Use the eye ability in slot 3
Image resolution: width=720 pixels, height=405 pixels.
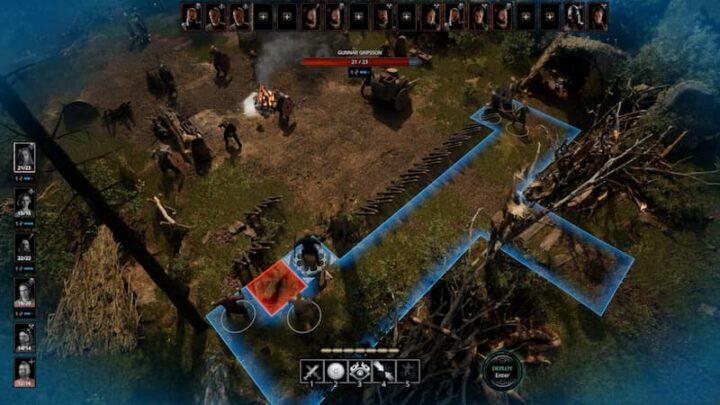(360, 370)
